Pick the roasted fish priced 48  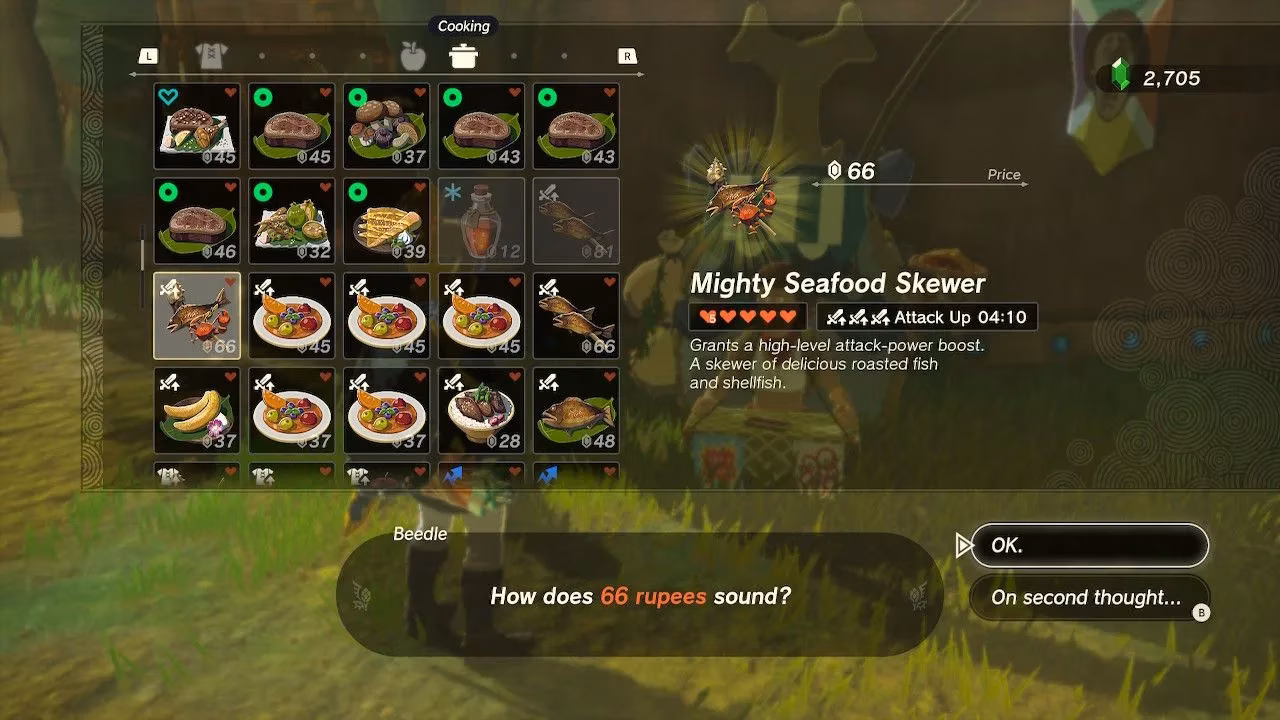(576, 410)
